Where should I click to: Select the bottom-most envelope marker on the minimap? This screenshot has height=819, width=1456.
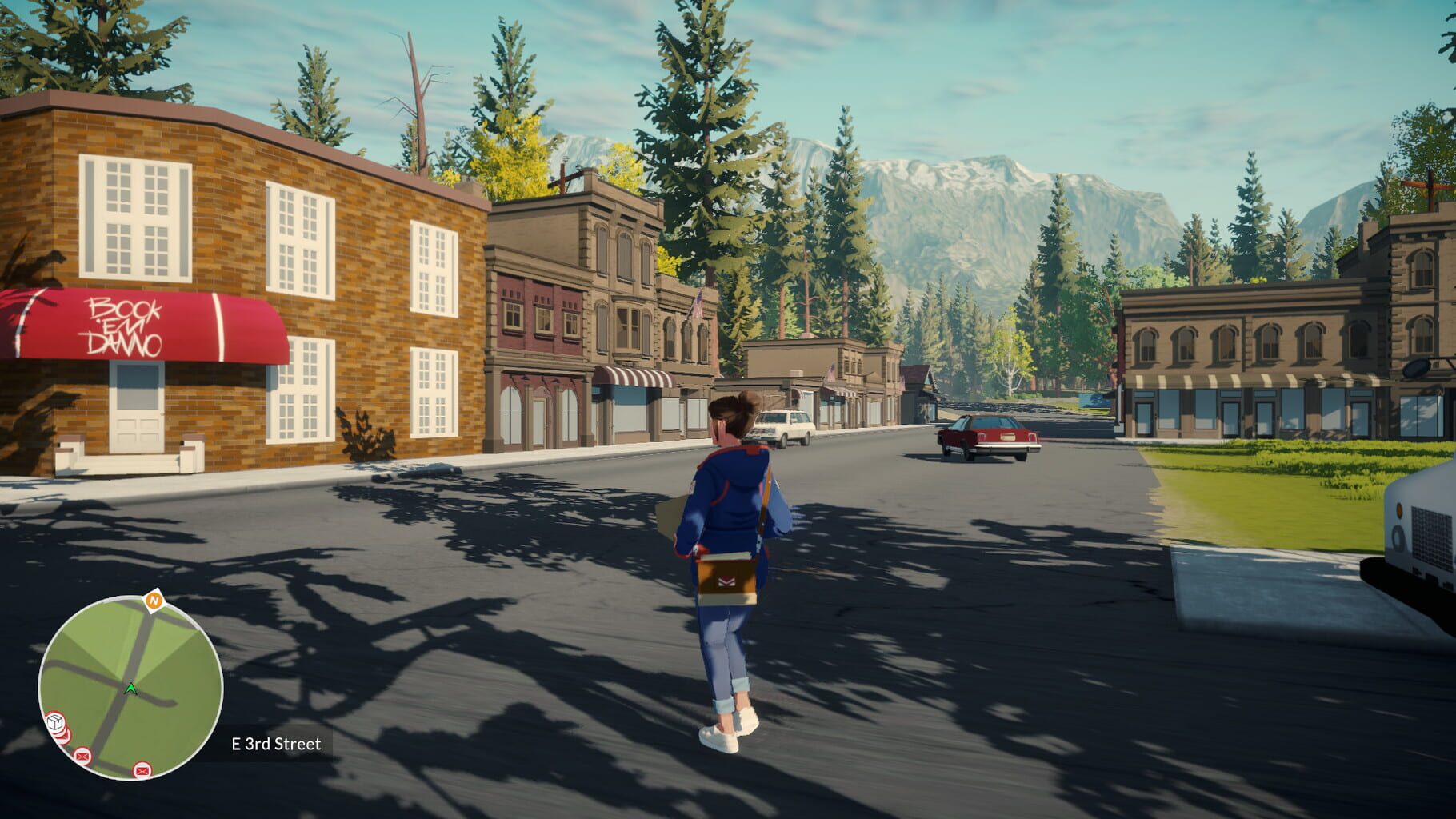click(x=142, y=770)
